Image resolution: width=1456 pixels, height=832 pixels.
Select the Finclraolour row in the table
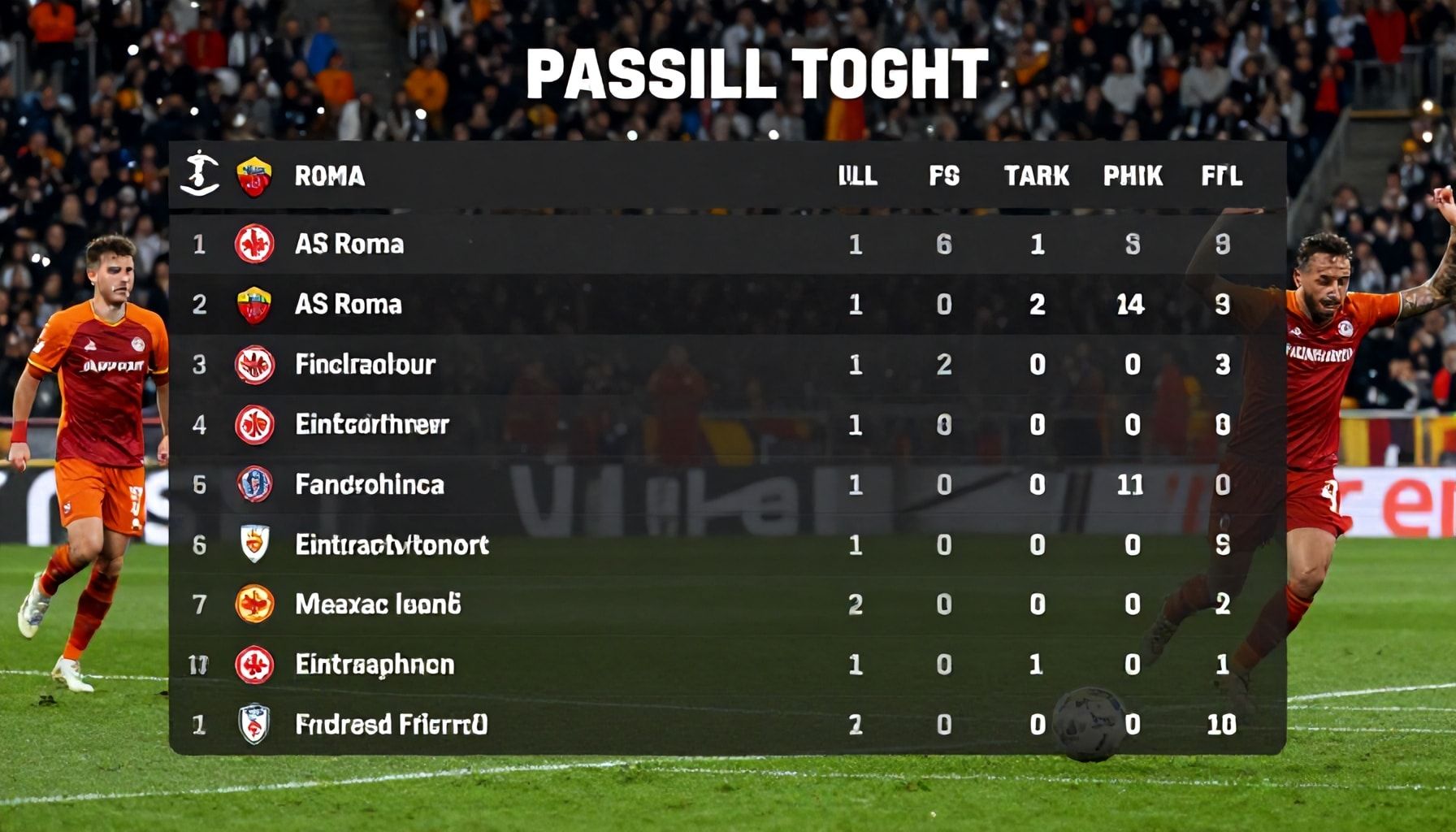366,364
